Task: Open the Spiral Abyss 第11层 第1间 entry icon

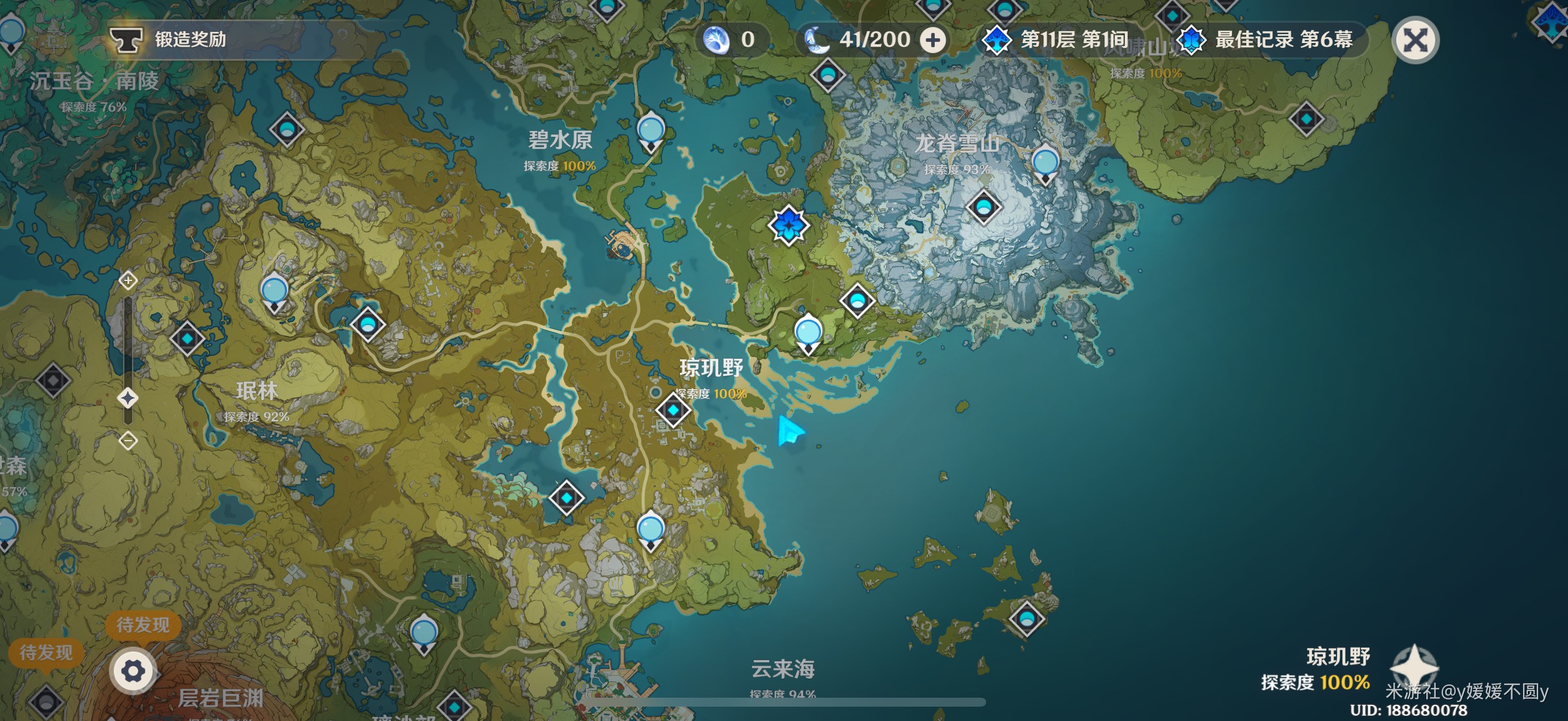Action: [x=996, y=39]
